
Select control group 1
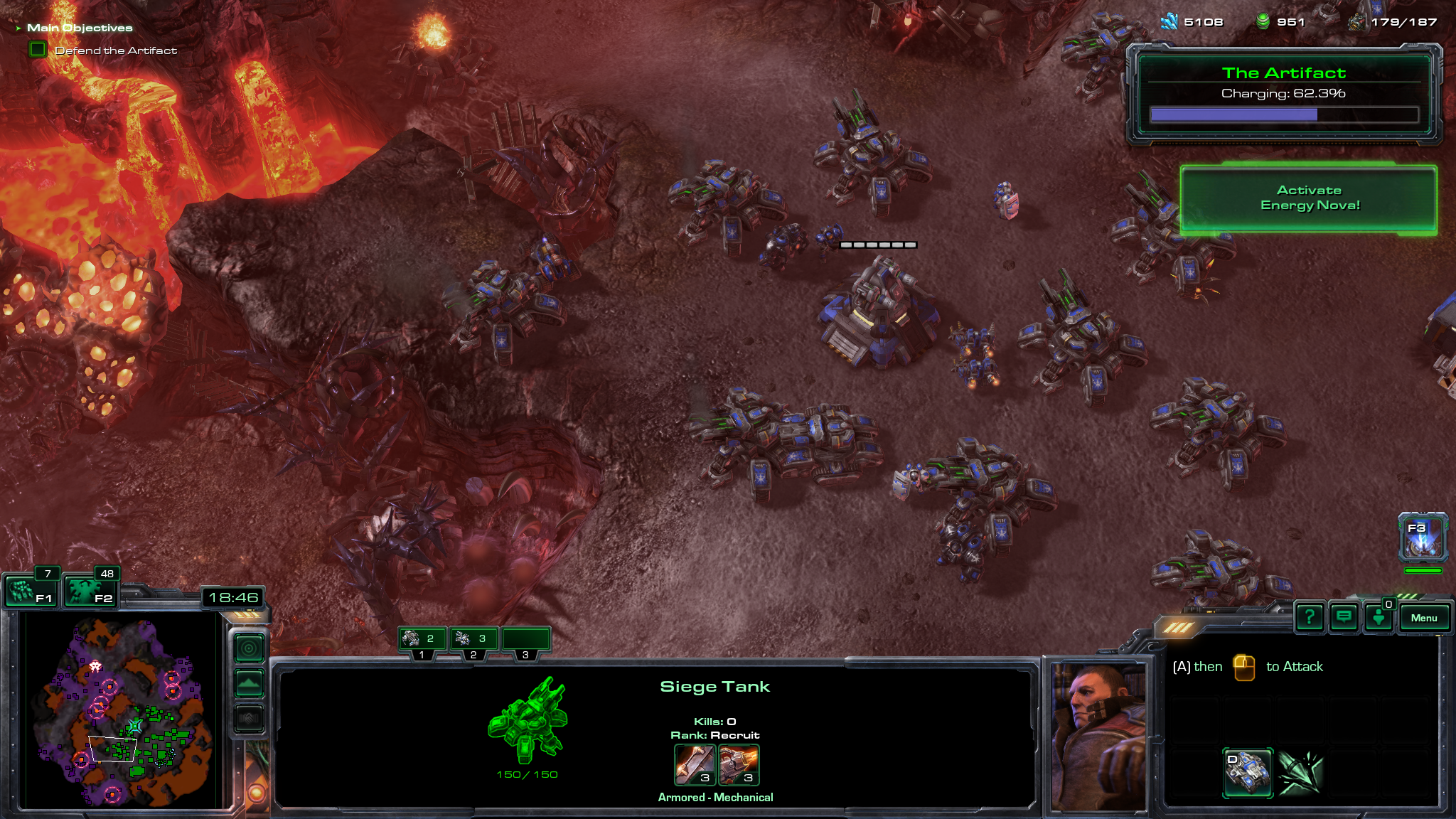422,640
